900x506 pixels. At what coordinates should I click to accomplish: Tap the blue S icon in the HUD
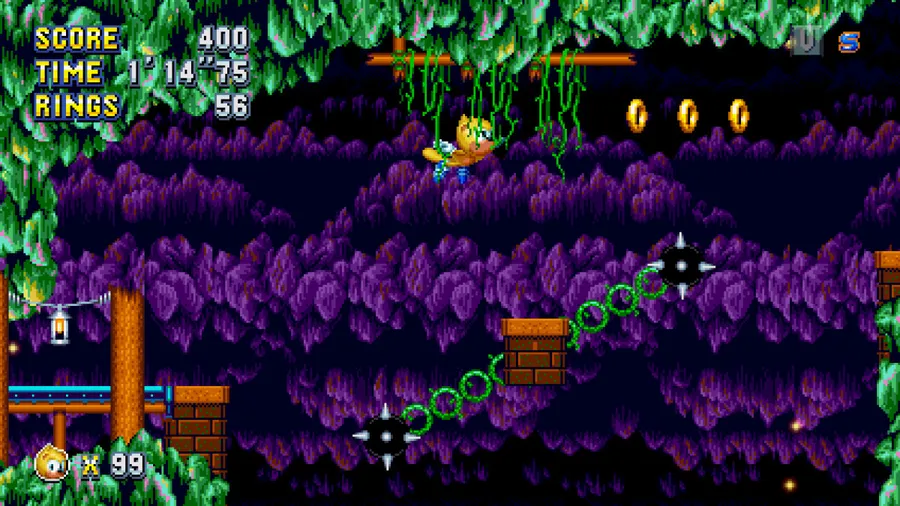click(x=849, y=41)
